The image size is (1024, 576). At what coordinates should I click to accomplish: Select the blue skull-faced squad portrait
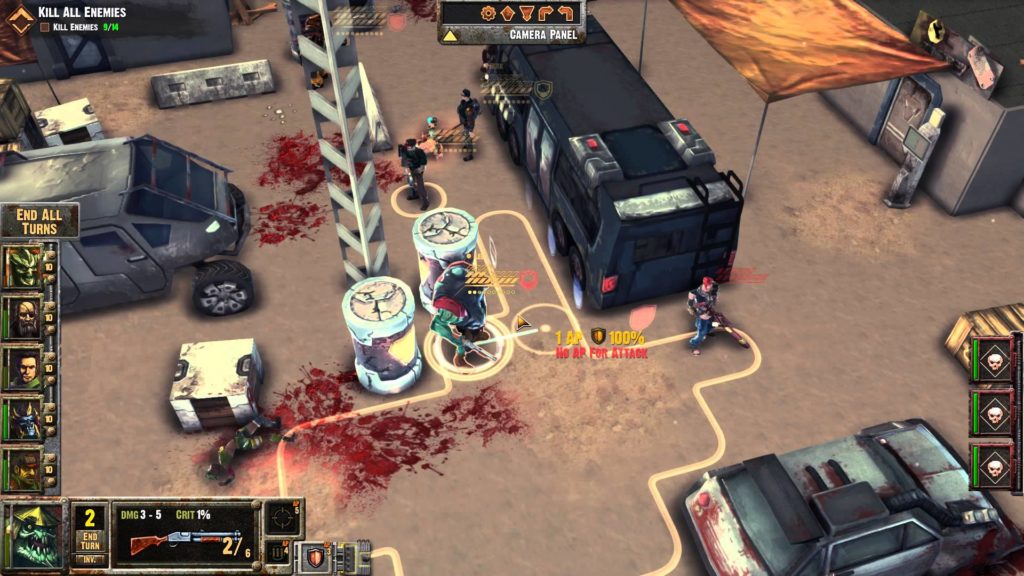point(23,419)
